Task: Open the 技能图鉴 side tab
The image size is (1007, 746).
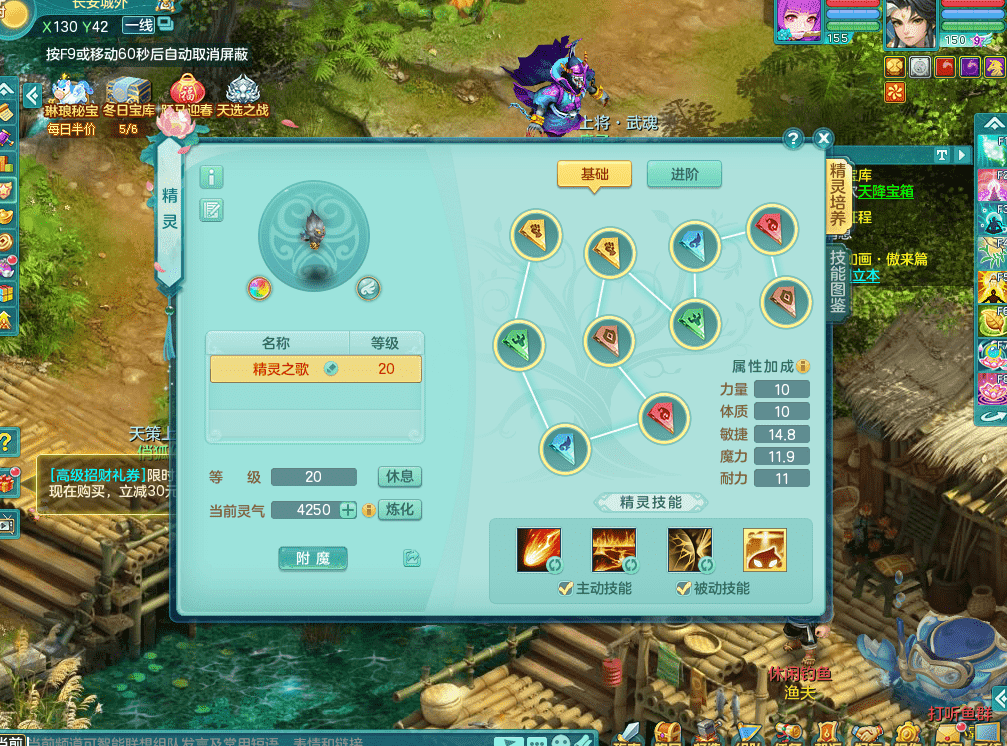Action: [838, 281]
